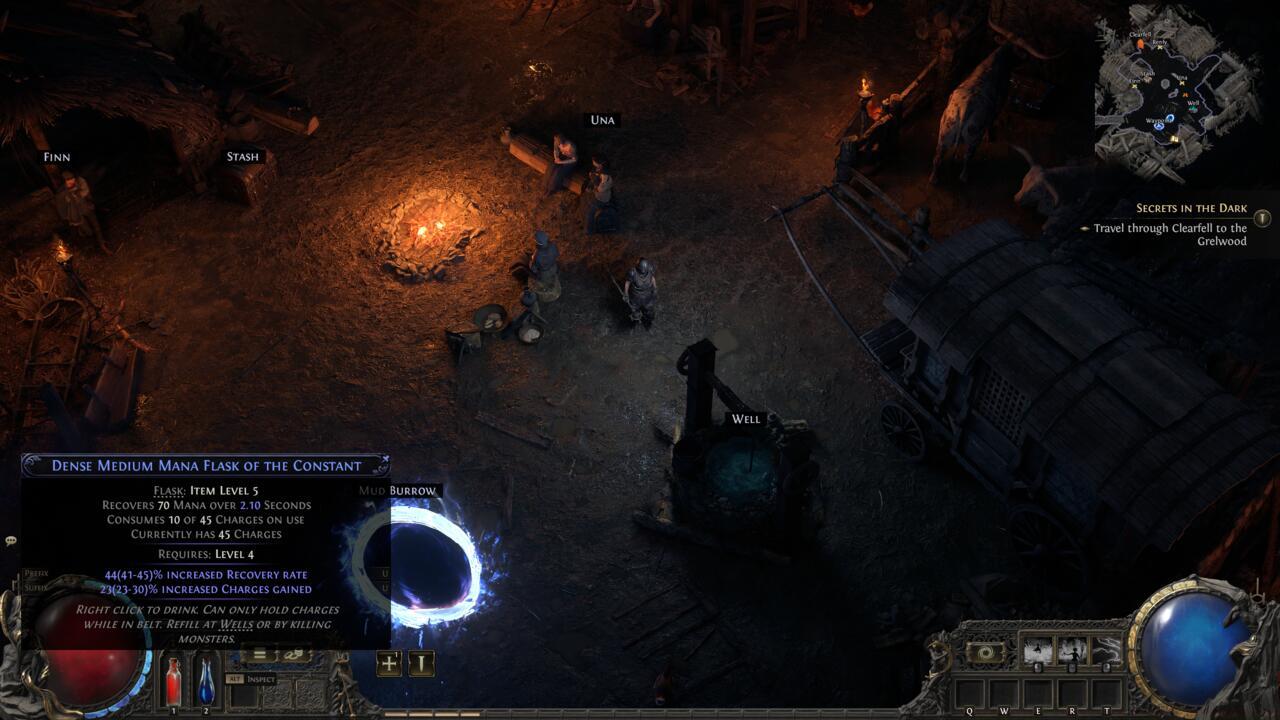This screenshot has height=720, width=1280.
Task: Open the minimap of Clearfell
Action: (1176, 92)
